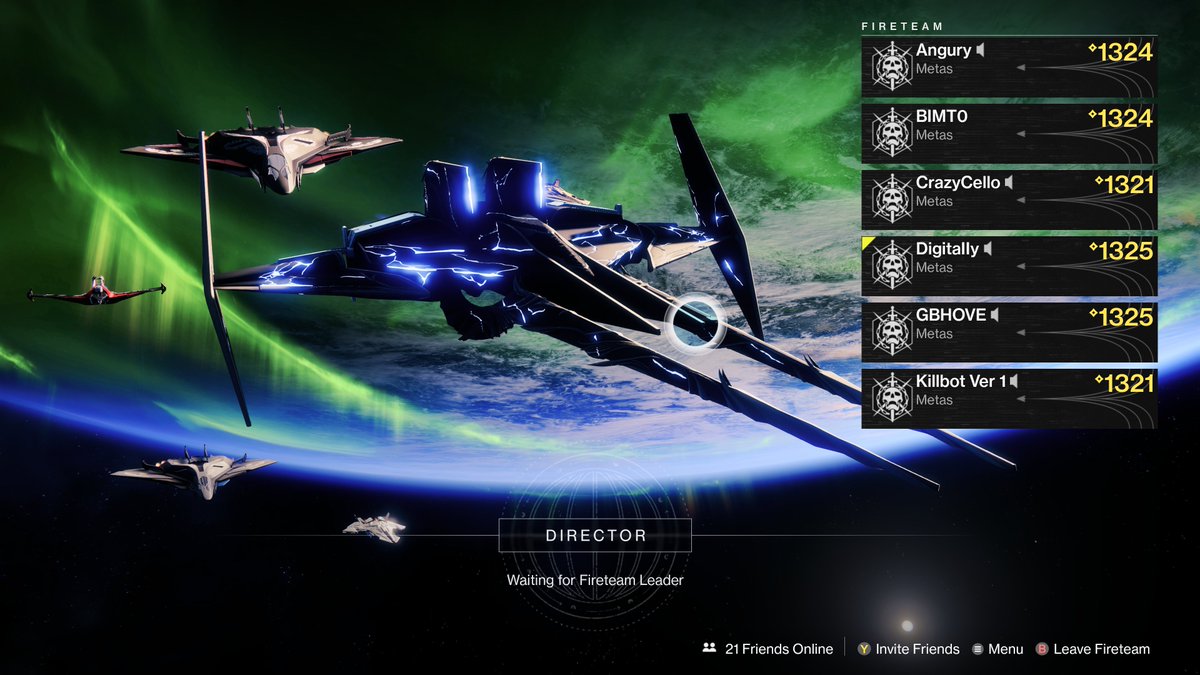Select the Killbot Ver 1 fireteam row

tap(1009, 398)
